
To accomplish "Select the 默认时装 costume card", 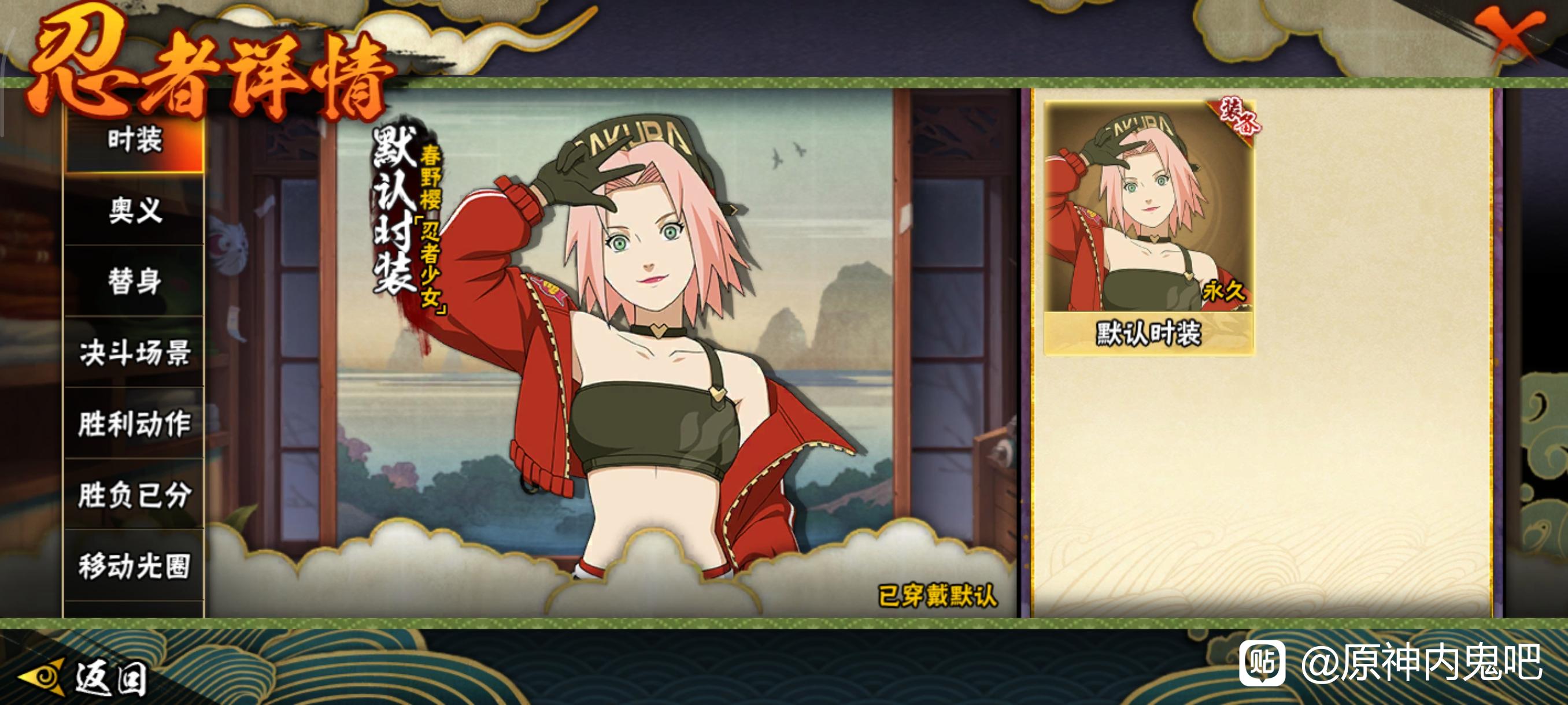I will tap(1148, 228).
